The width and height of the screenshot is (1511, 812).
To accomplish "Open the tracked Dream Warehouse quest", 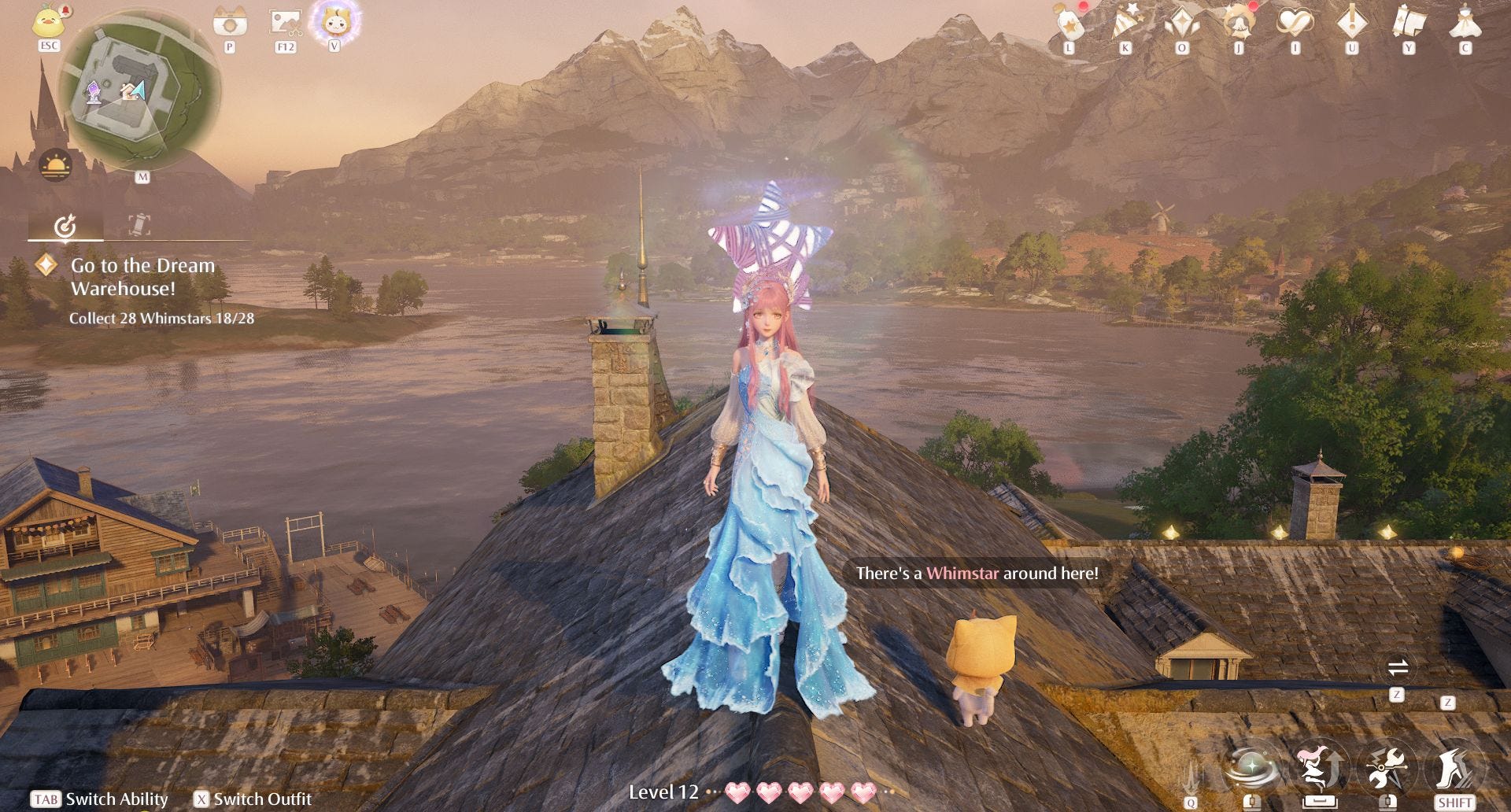I will 143,277.
